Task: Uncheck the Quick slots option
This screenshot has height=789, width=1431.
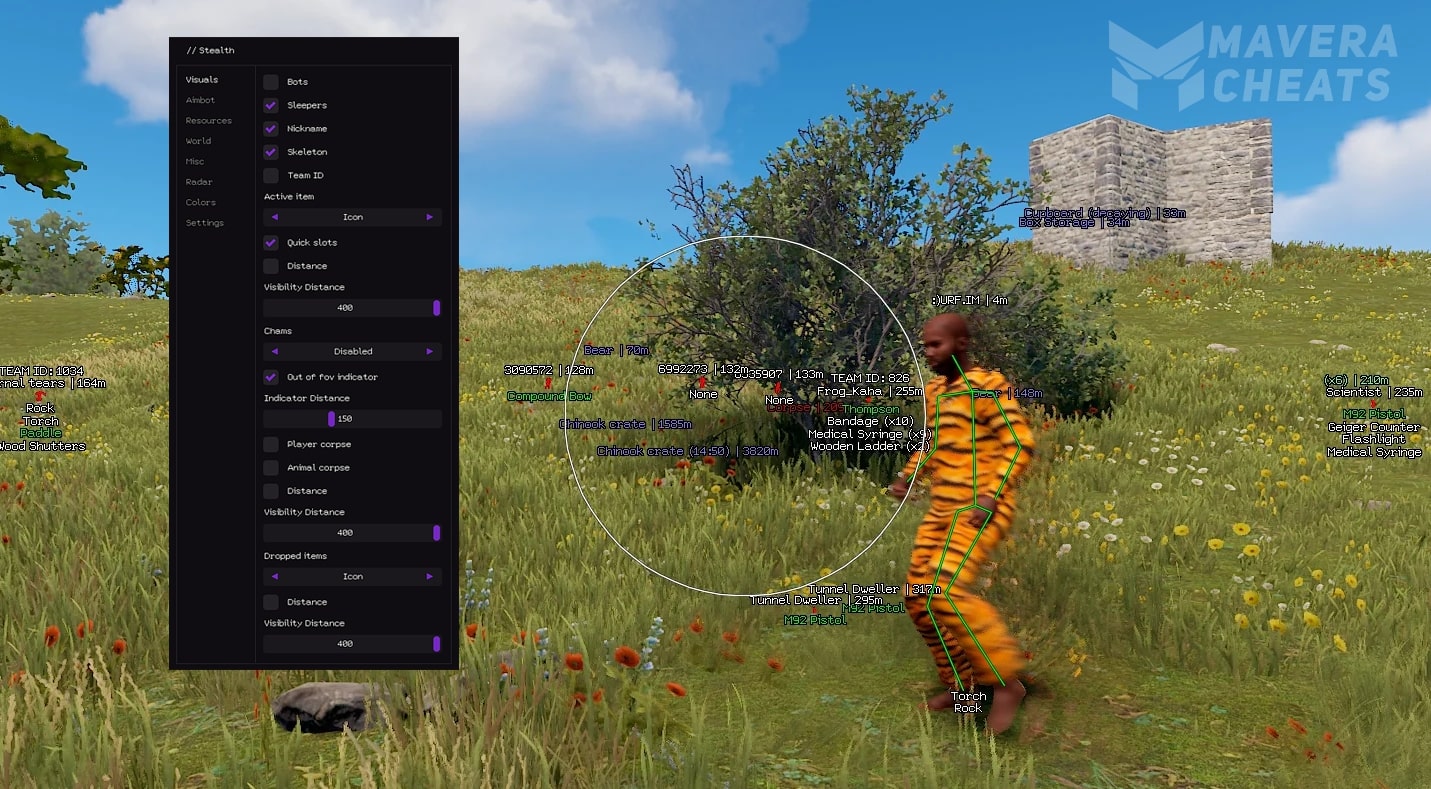Action: coord(271,243)
